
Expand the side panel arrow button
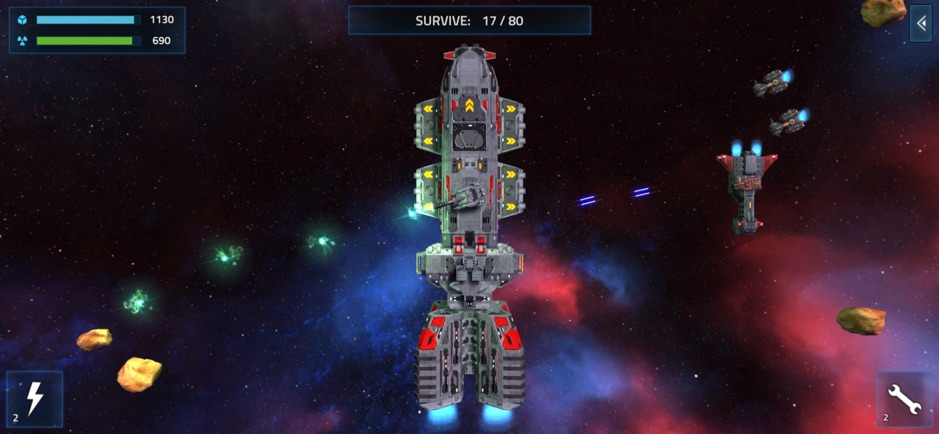[x=920, y=23]
